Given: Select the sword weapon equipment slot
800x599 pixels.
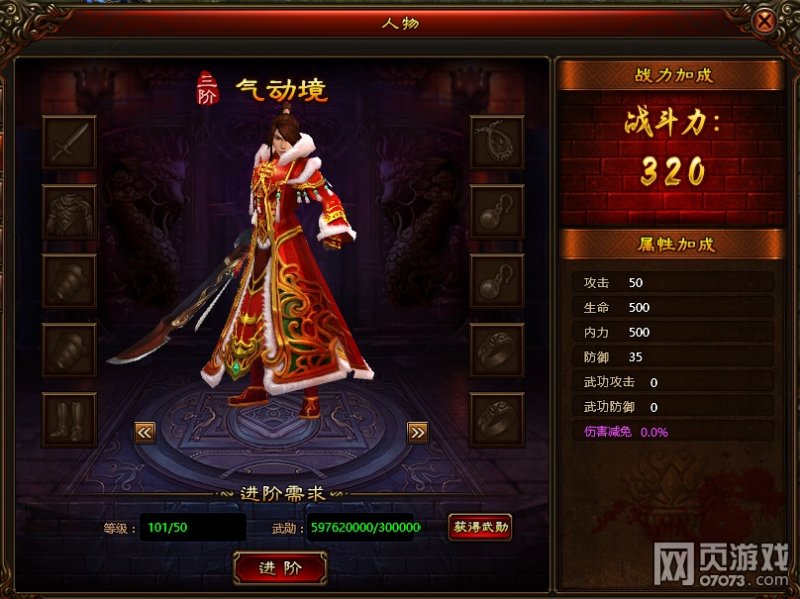Looking at the screenshot, I should (x=70, y=143).
